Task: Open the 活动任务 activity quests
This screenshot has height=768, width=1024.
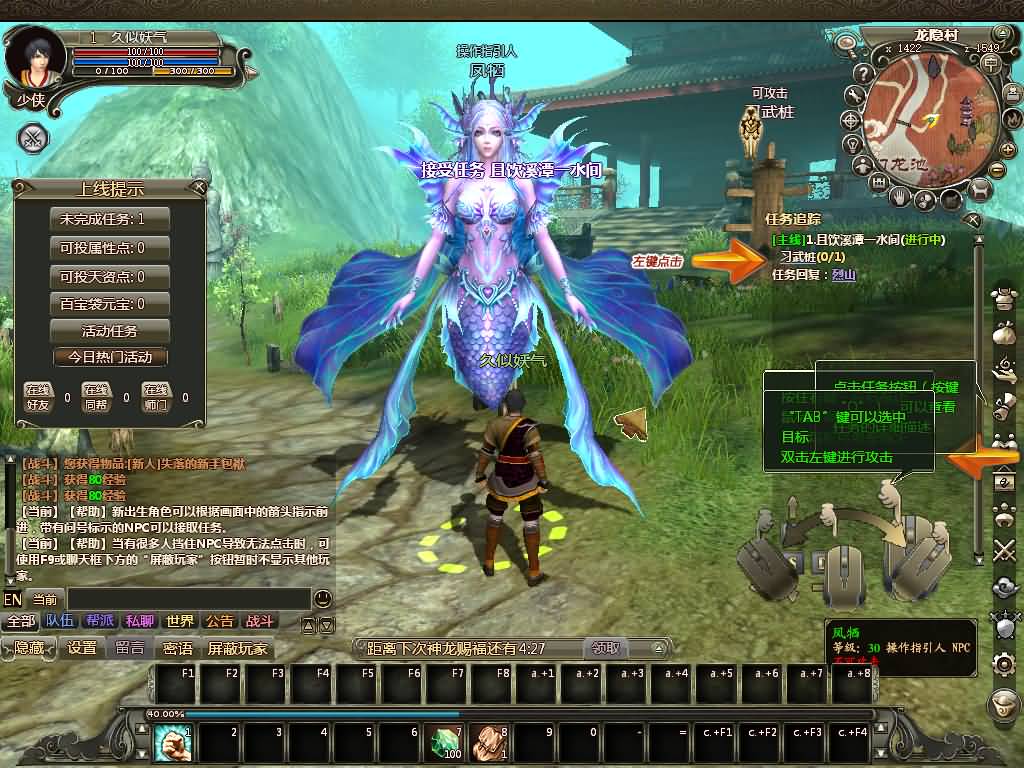Action: pyautogui.click(x=109, y=331)
